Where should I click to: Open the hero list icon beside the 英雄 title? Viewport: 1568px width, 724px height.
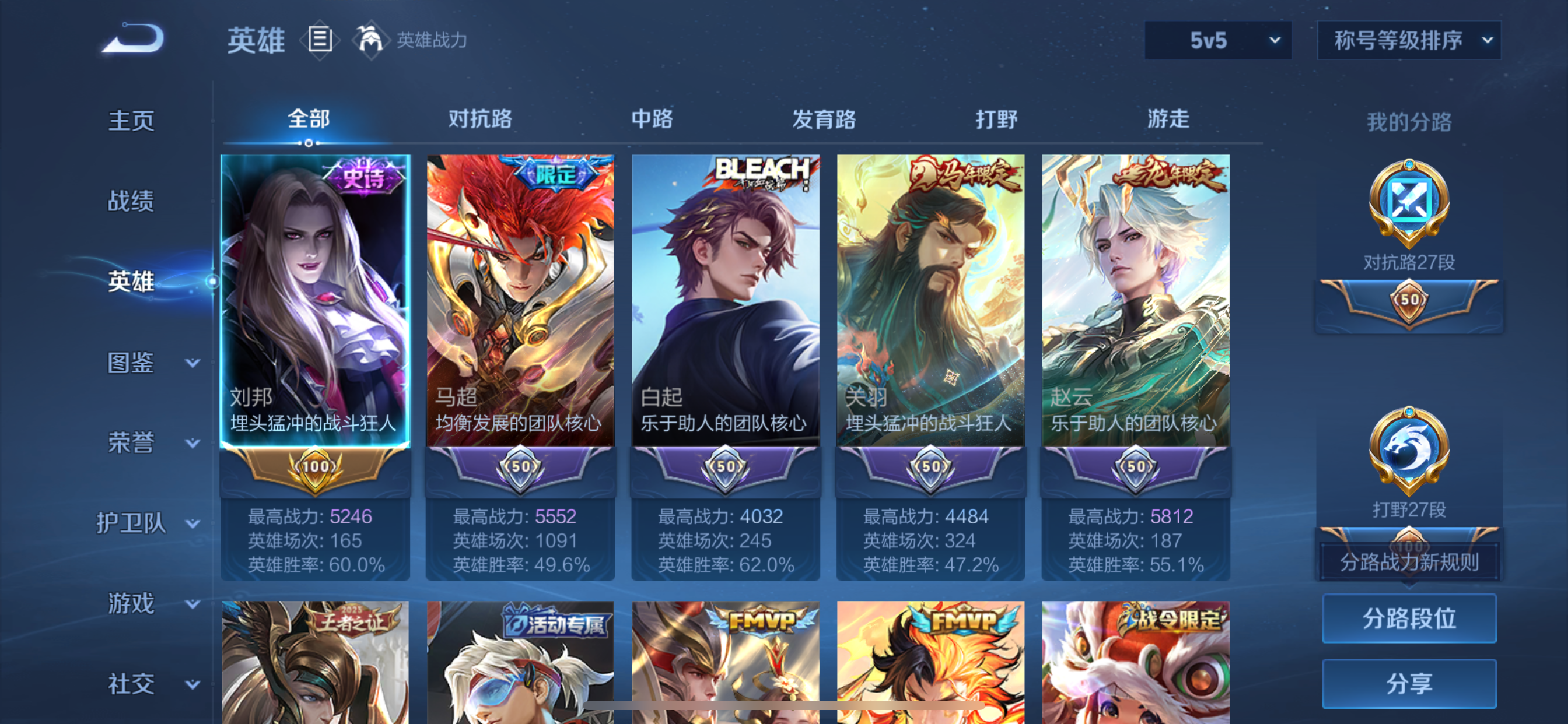(319, 39)
